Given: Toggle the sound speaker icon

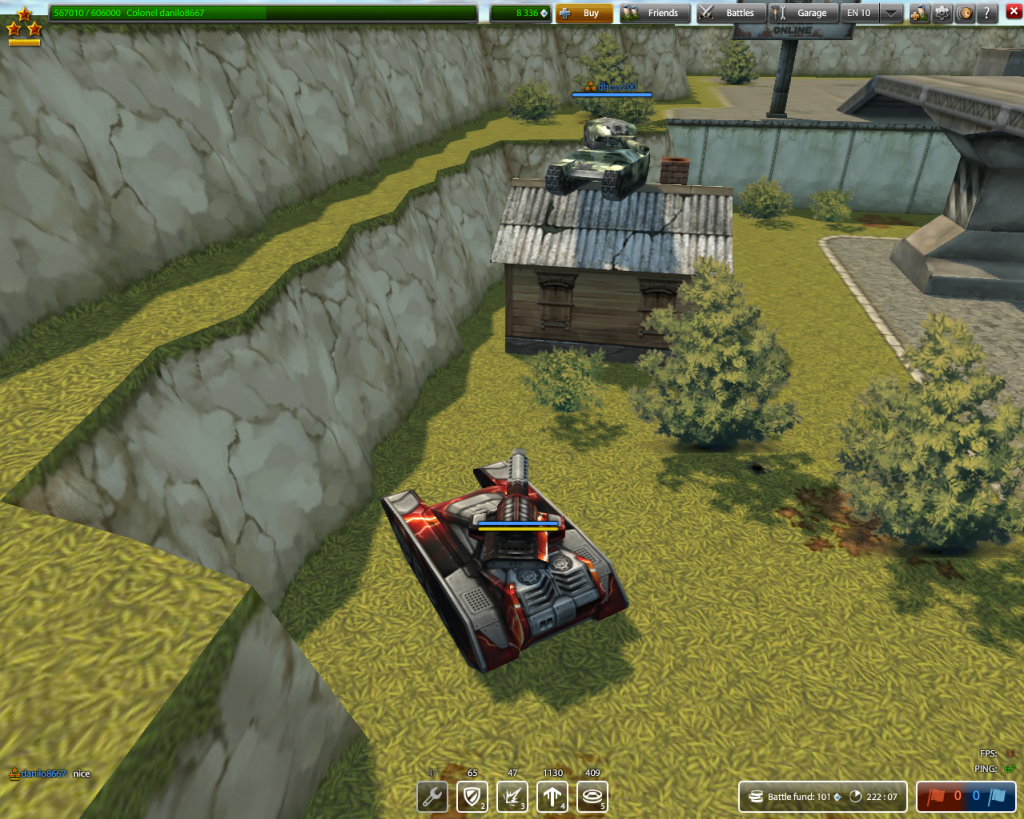Looking at the screenshot, I should coord(965,13).
